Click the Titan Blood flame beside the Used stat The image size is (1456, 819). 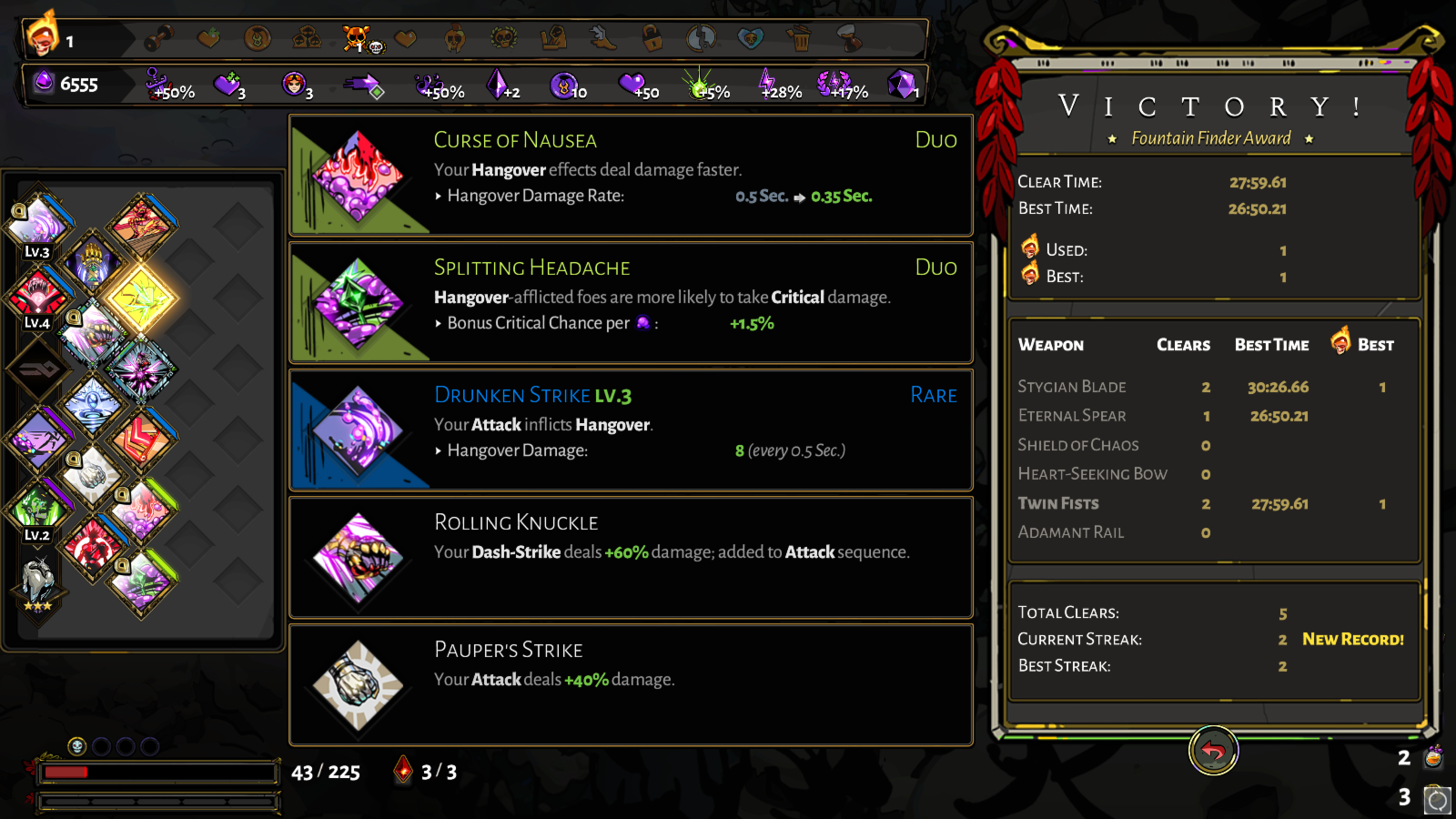point(1031,248)
